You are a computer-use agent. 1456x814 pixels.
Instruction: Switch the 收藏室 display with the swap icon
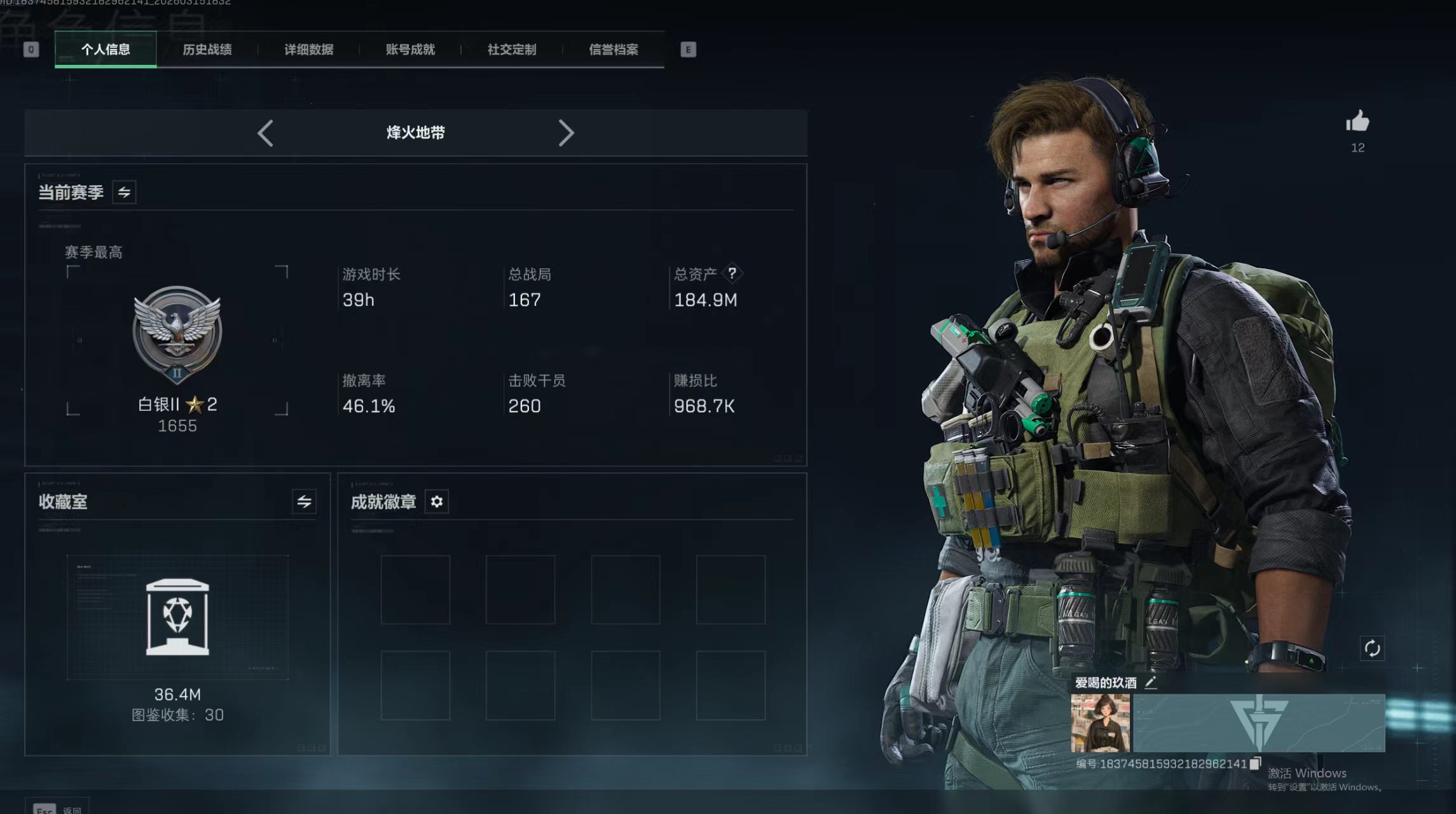304,502
